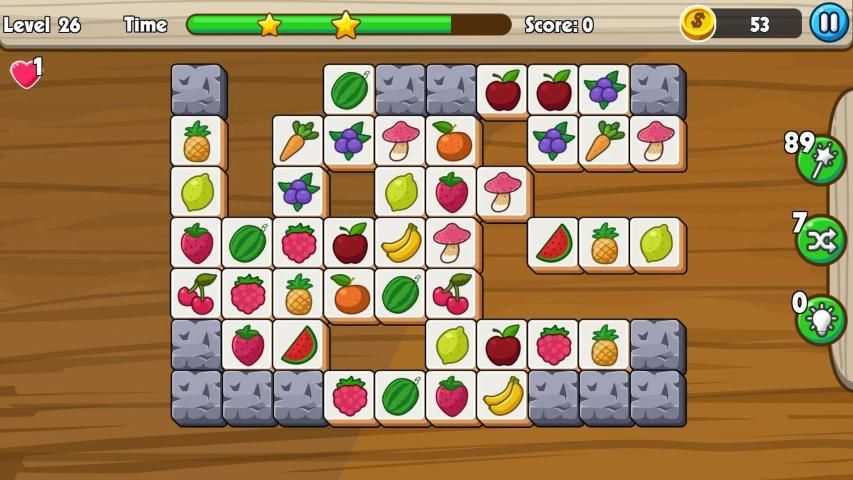This screenshot has width=853, height=480.
Task: Select the carrot tile beside the pink mushroom
Action: [x=605, y=141]
